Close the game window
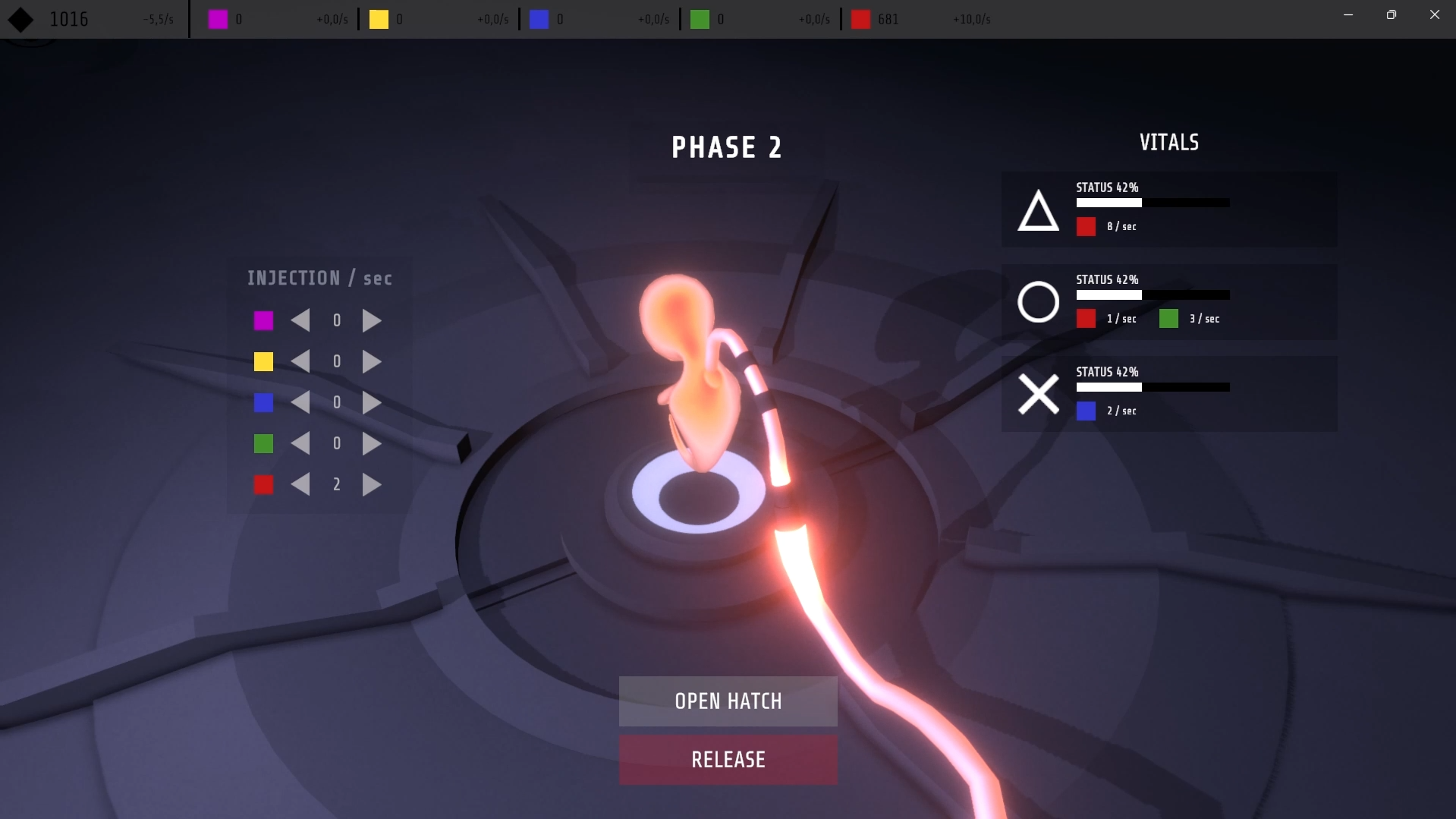Viewport: 1456px width, 819px height. 1434,14
